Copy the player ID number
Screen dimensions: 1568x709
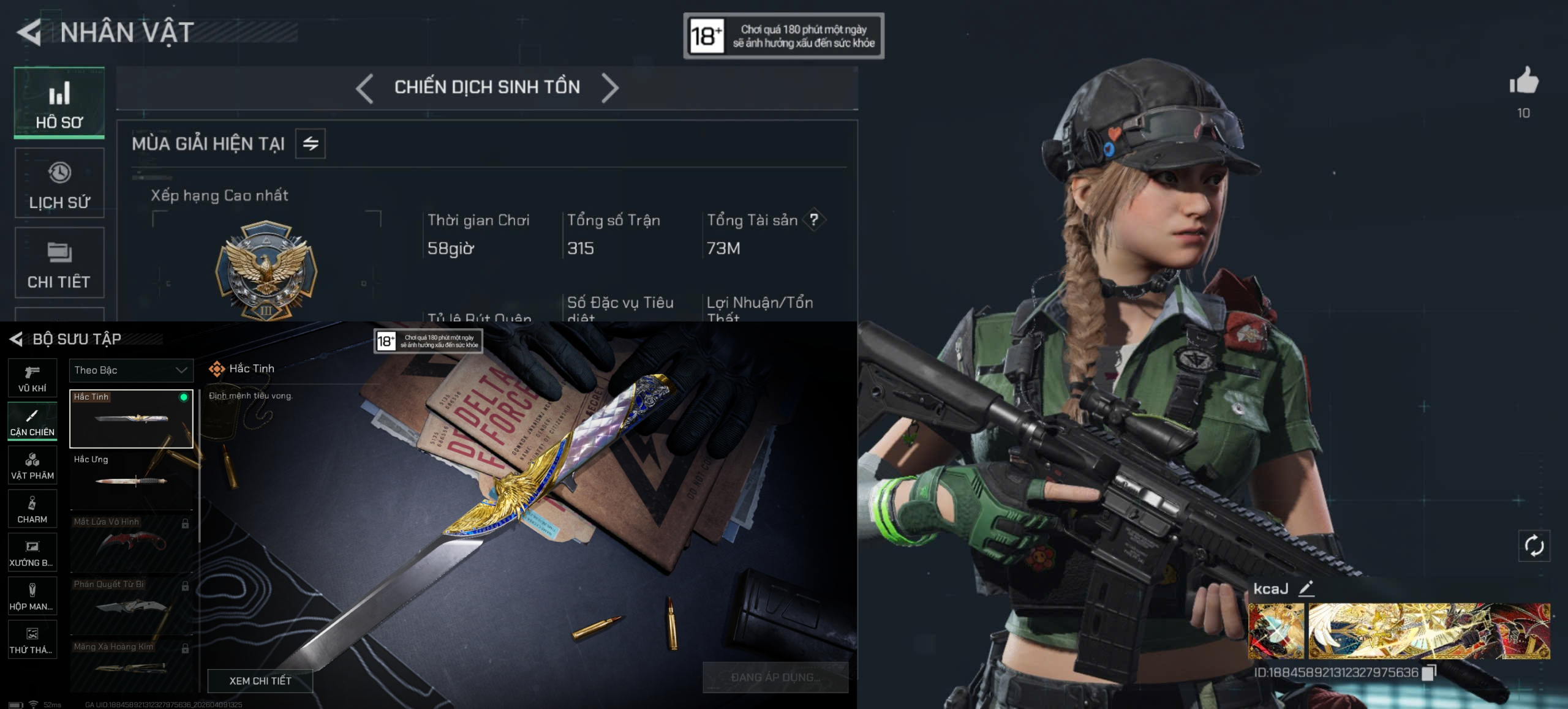tap(1428, 672)
